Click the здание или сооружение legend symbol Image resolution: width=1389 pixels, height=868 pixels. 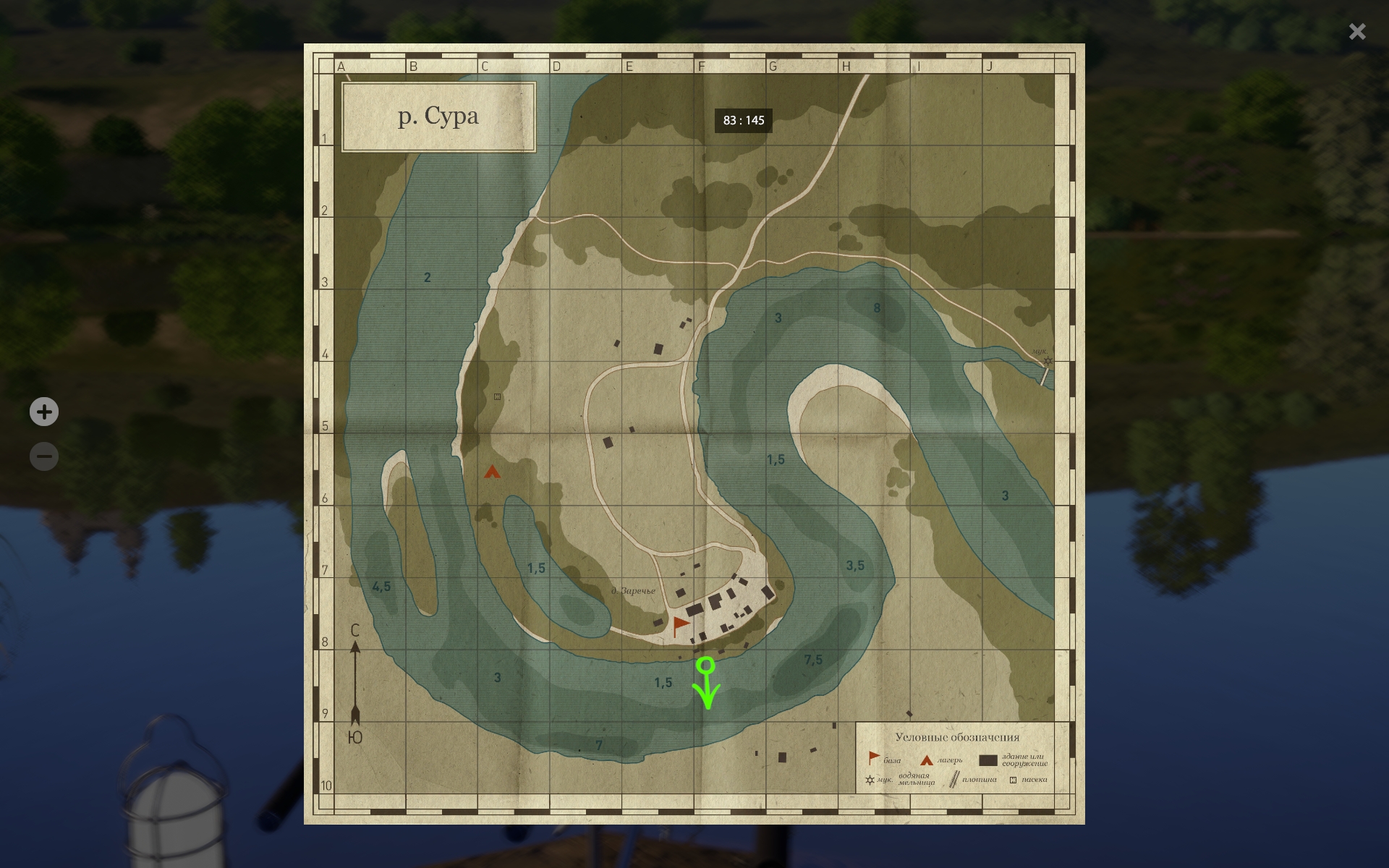[988, 760]
